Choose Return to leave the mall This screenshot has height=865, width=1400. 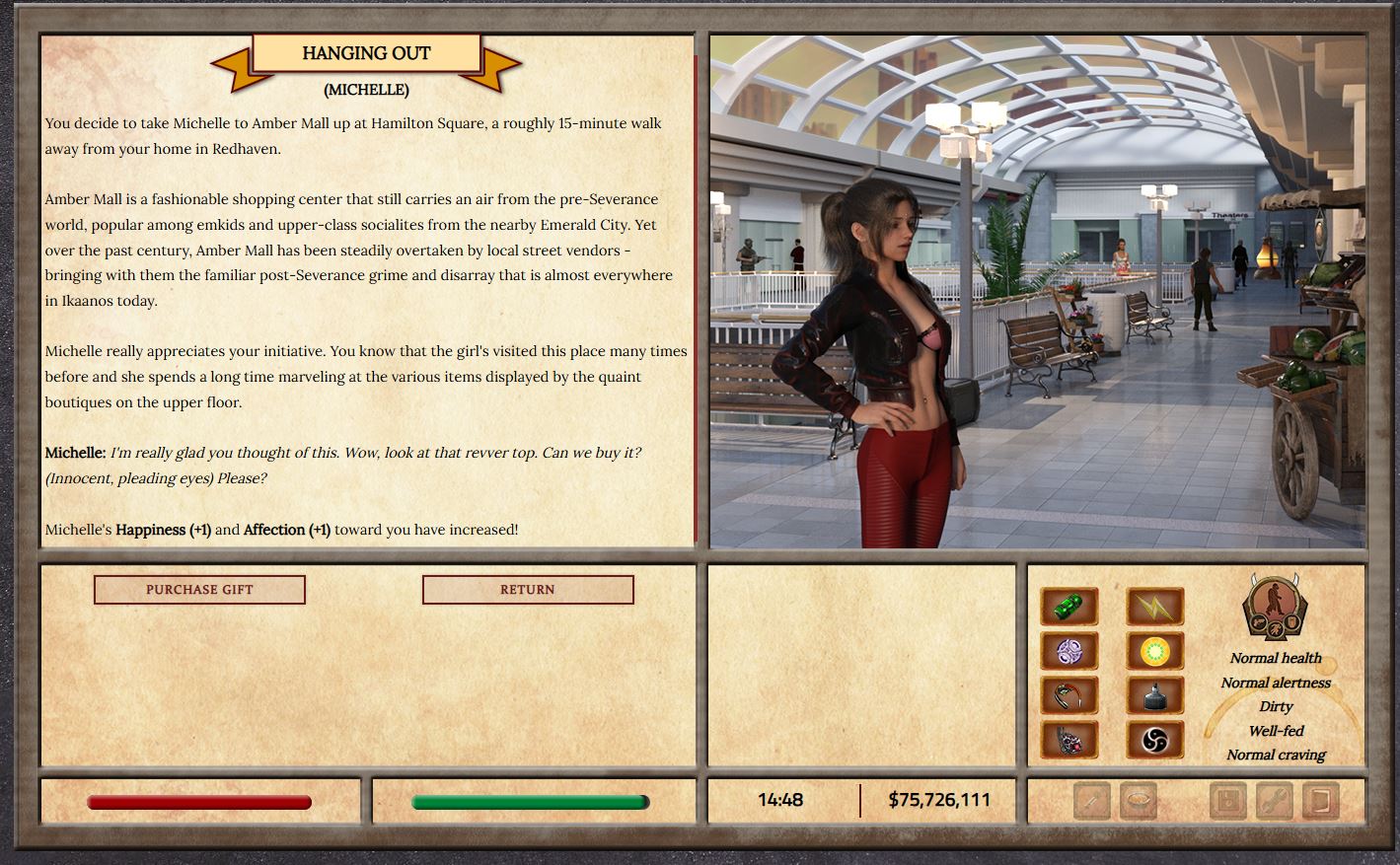pos(528,590)
